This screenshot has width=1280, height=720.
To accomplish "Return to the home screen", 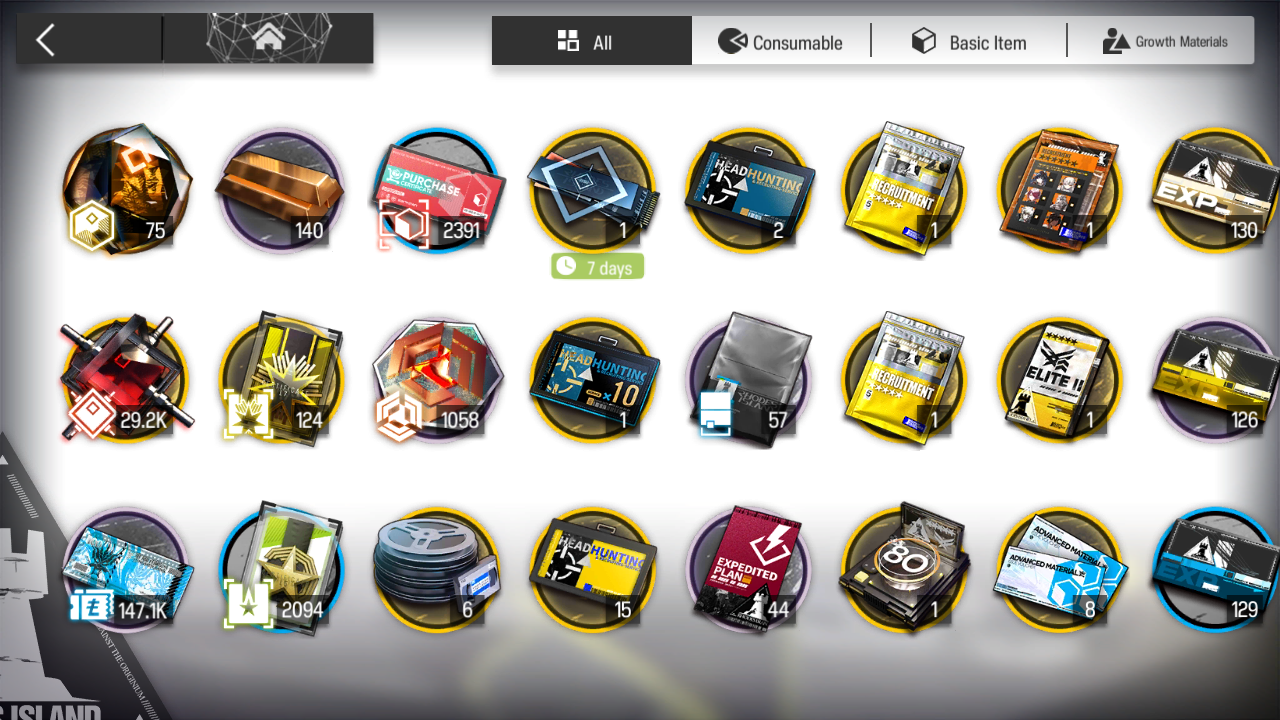I will tap(267, 40).
